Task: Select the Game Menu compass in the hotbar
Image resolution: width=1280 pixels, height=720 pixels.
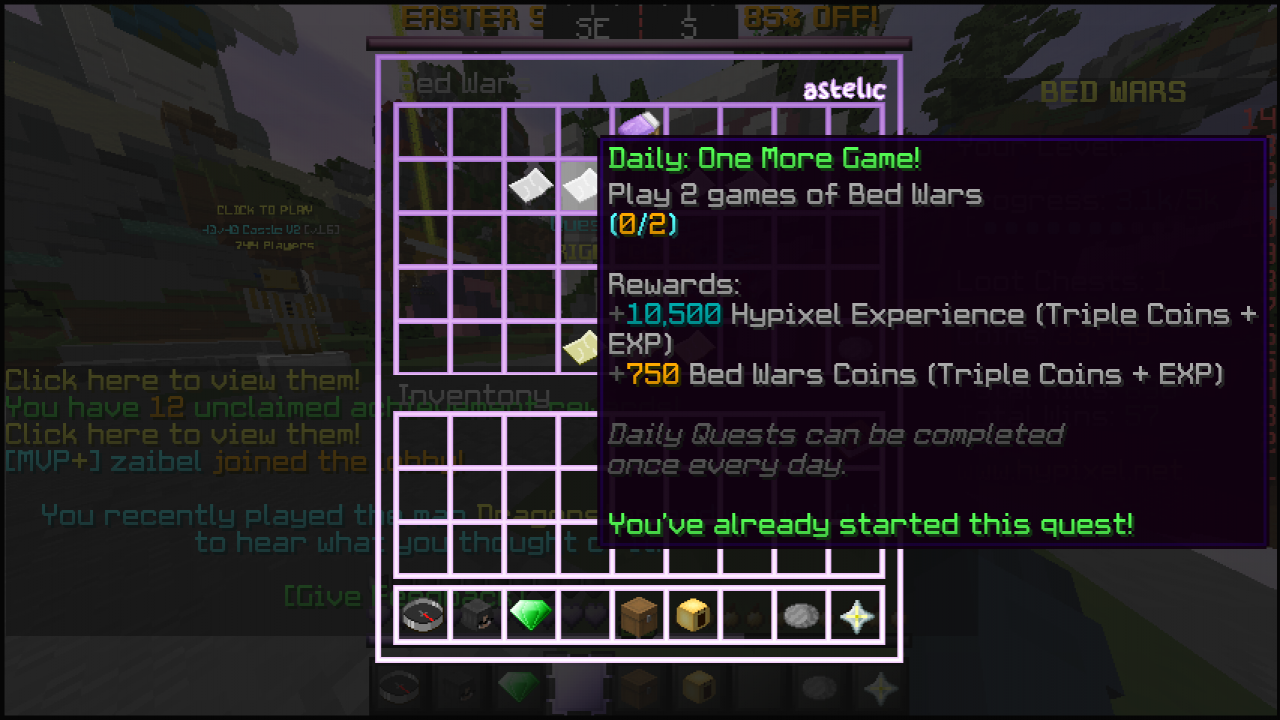Action: pos(422,614)
